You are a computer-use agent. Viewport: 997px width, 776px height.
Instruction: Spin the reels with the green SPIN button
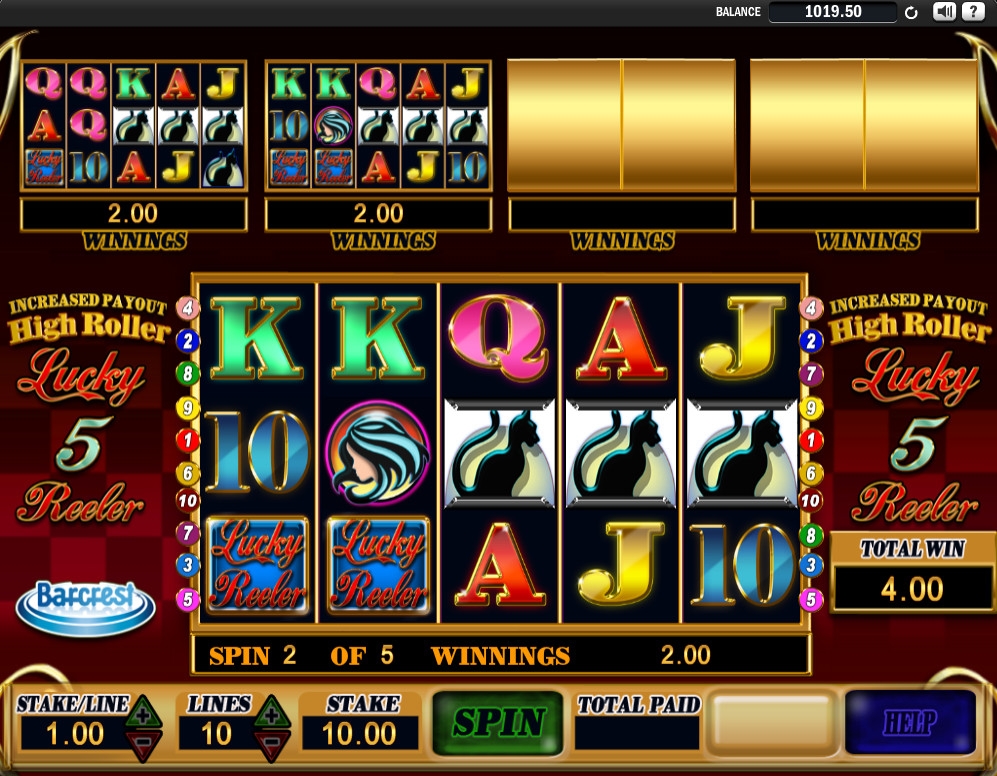498,721
